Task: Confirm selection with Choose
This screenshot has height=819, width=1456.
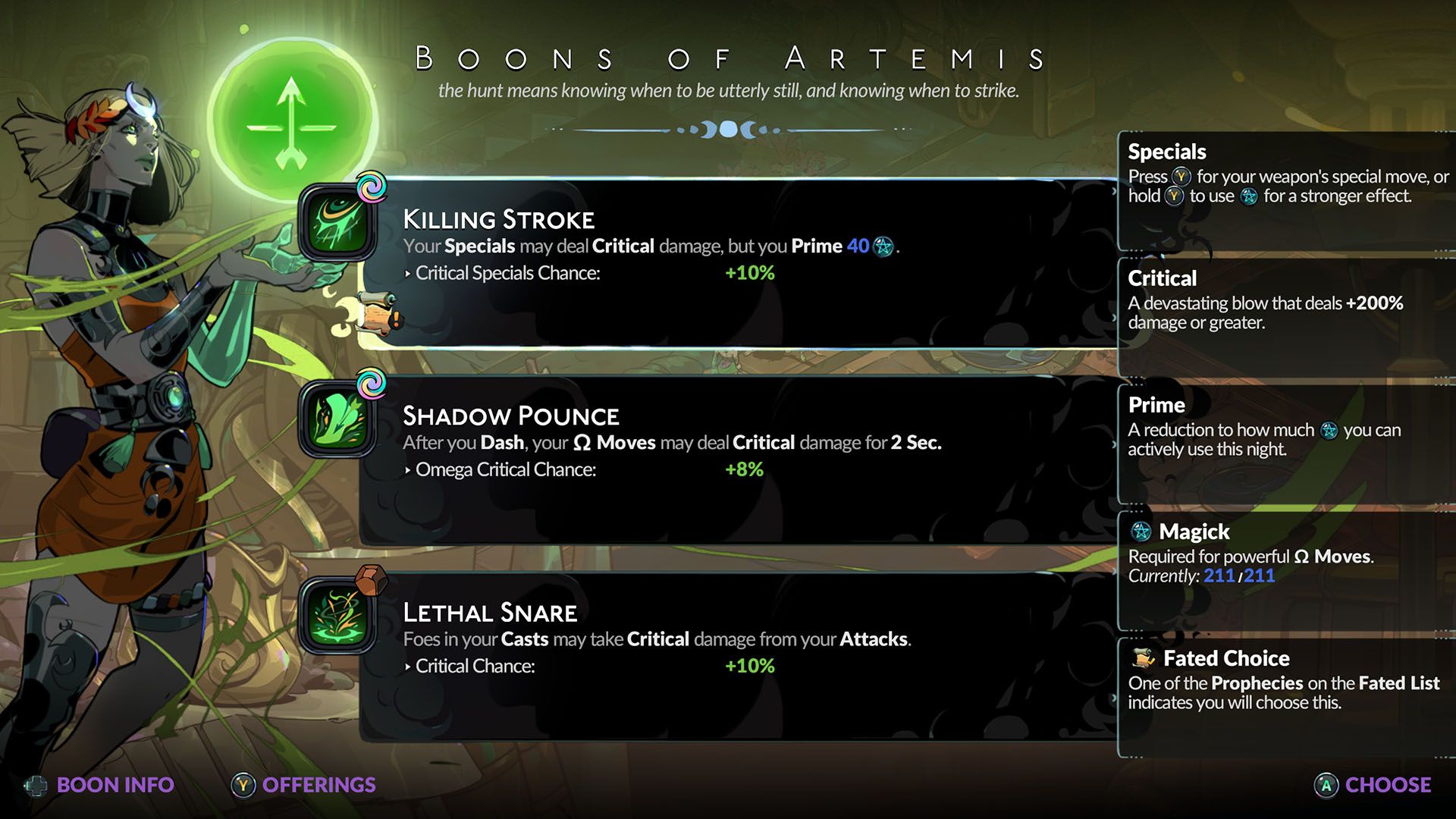Action: [x=1373, y=785]
